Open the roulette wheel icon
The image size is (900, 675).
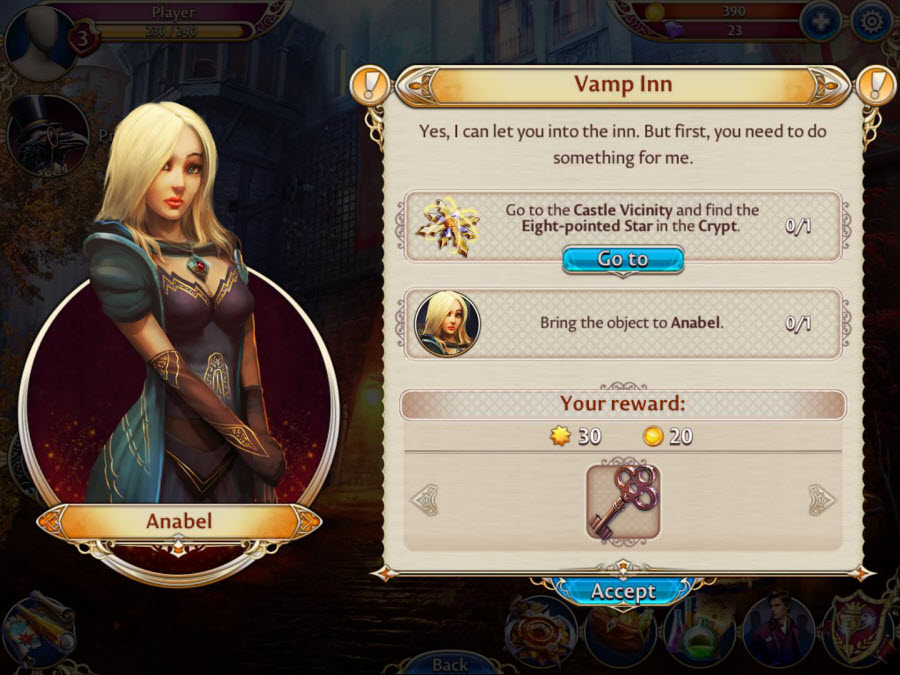coord(540,631)
